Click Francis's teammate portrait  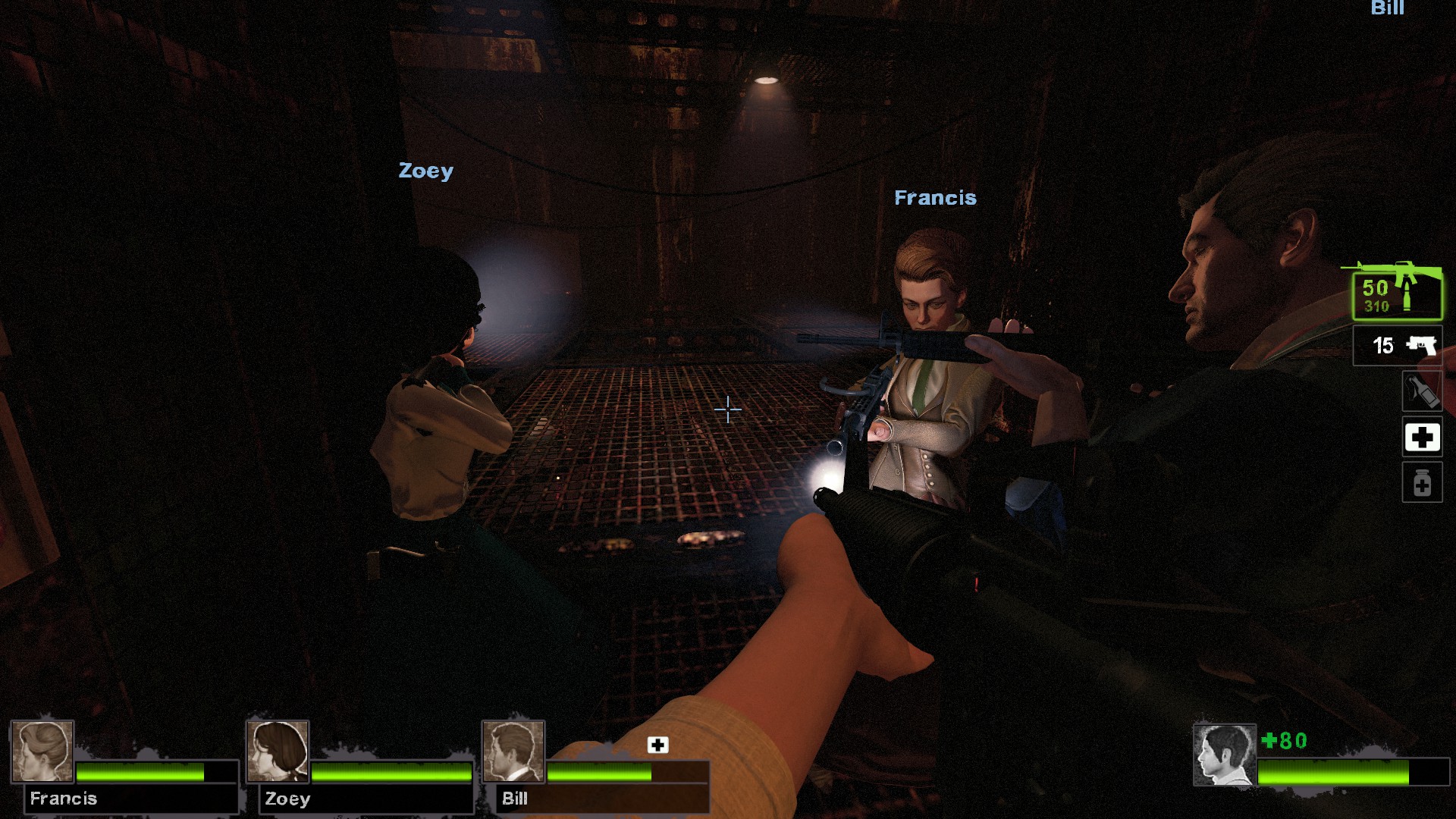tap(42, 751)
